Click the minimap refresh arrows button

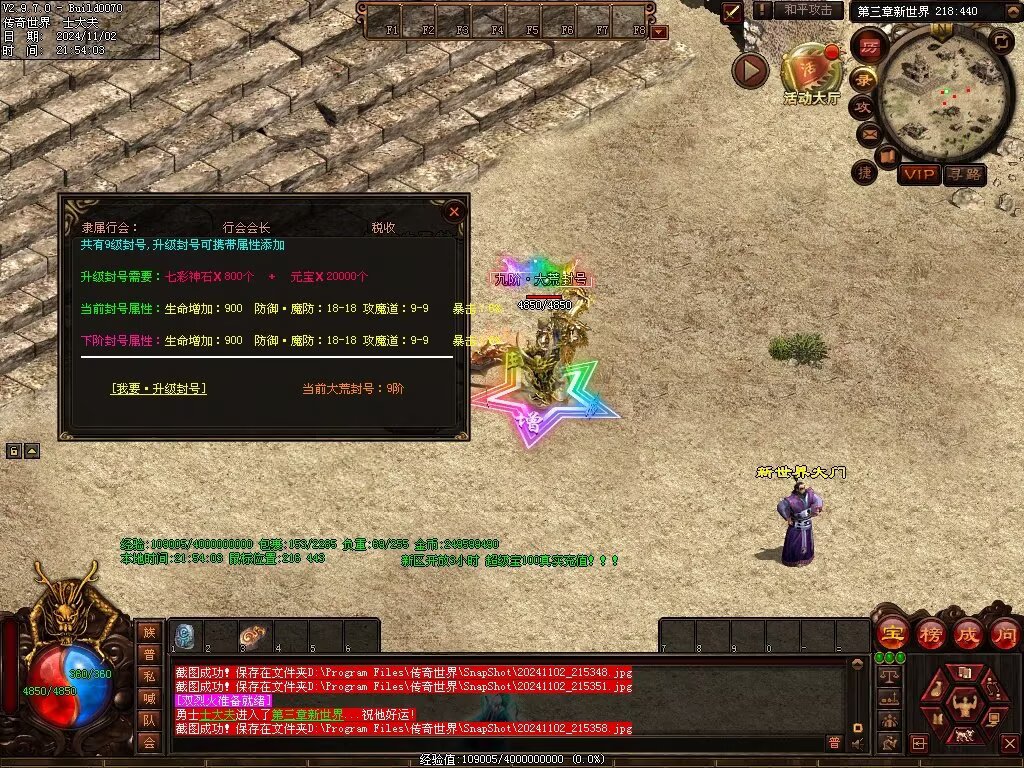(1001, 41)
